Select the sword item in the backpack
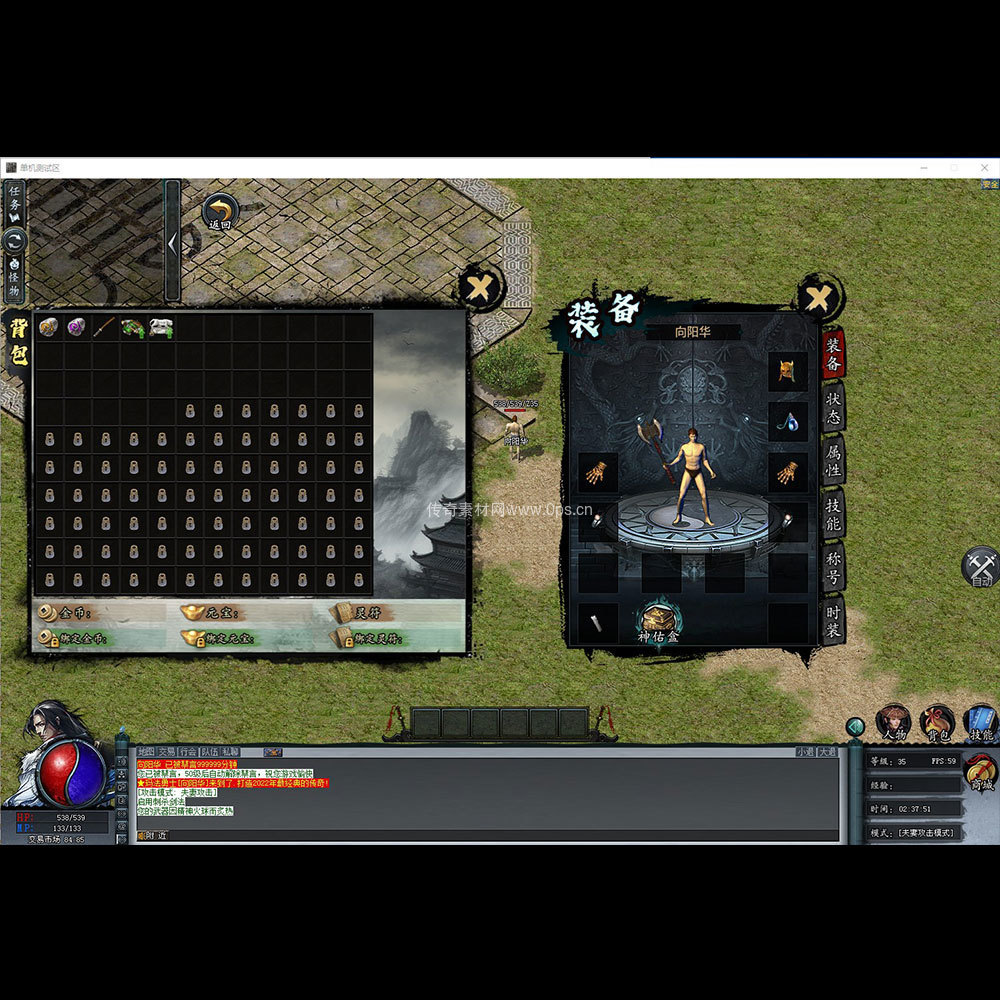Screen dimensions: 1000x1000 105,327
